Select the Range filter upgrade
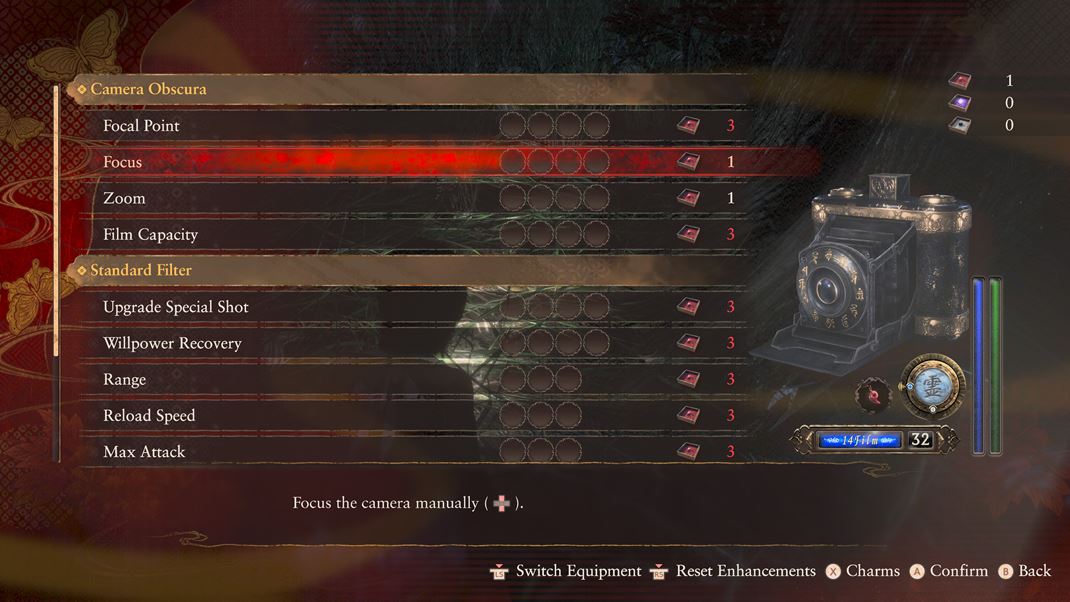1070x602 pixels. pyautogui.click(x=125, y=379)
